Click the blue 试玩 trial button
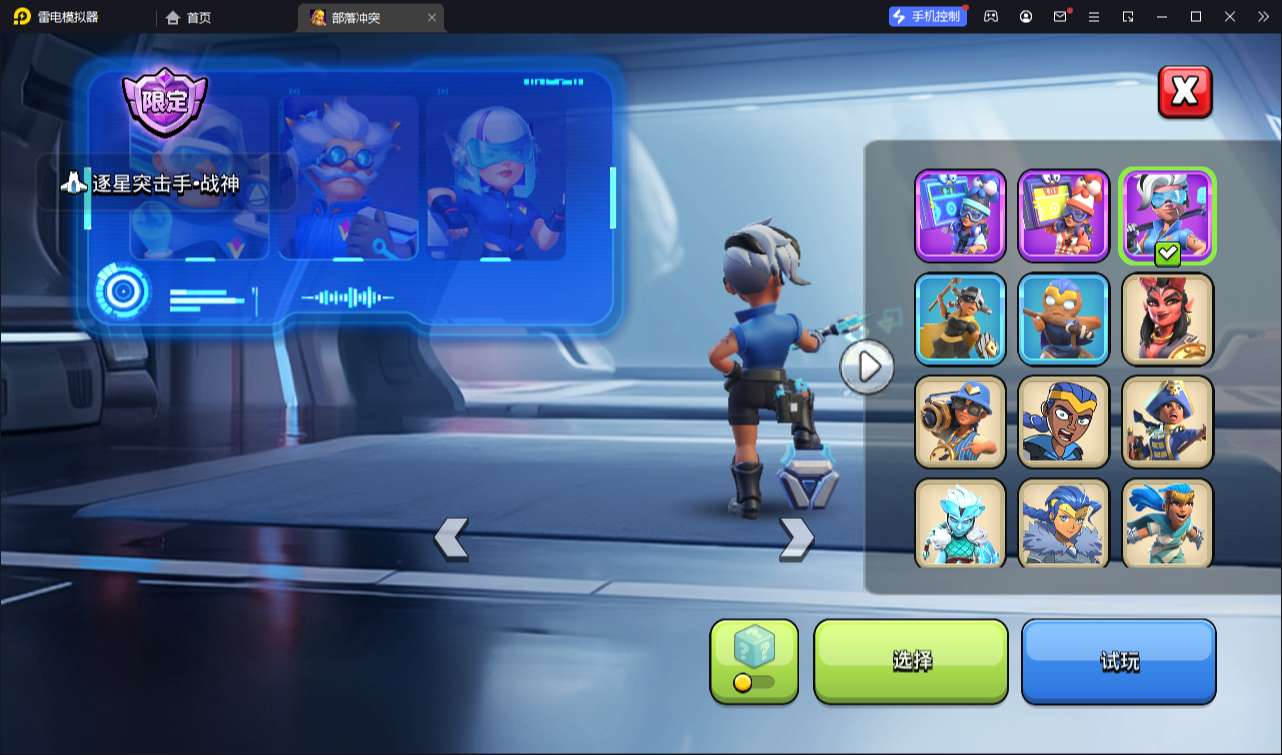The image size is (1282, 755). coord(1118,661)
